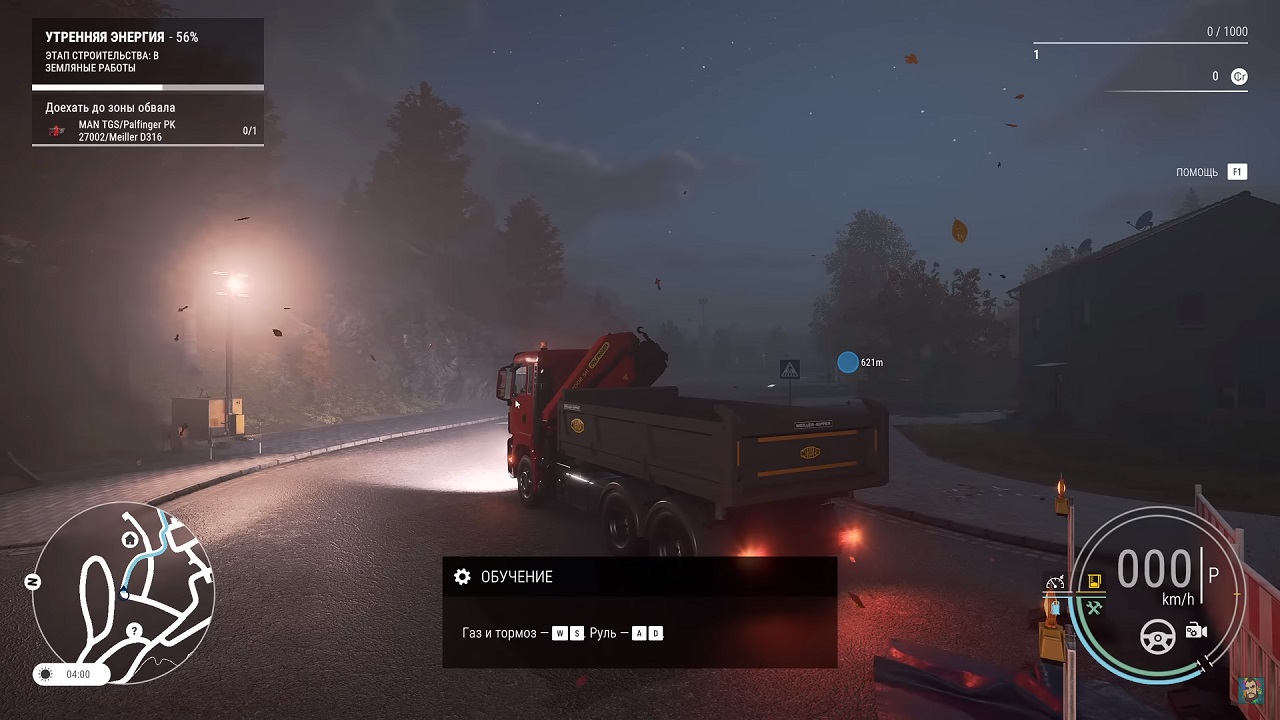The image size is (1280, 720).
Task: Click the Cr credits coin icon
Action: [x=1239, y=76]
